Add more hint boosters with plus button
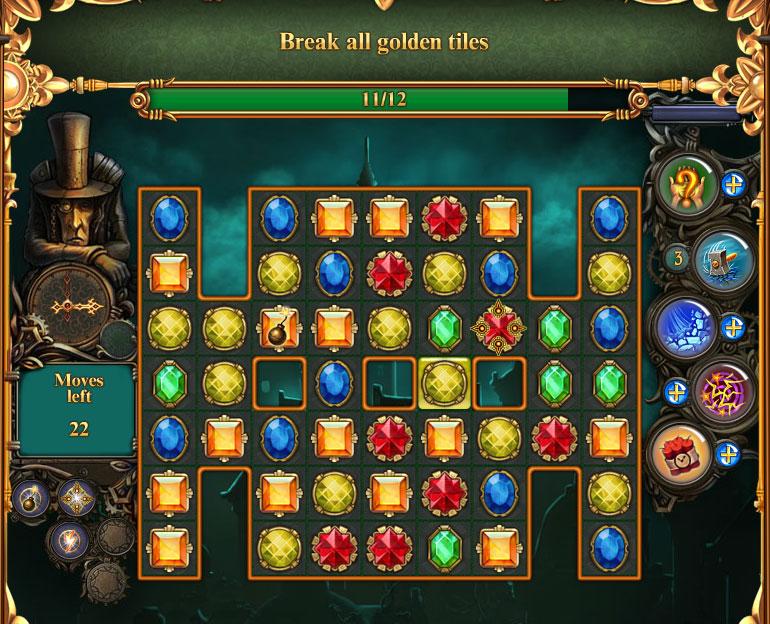The width and height of the screenshot is (770, 624). [733, 185]
